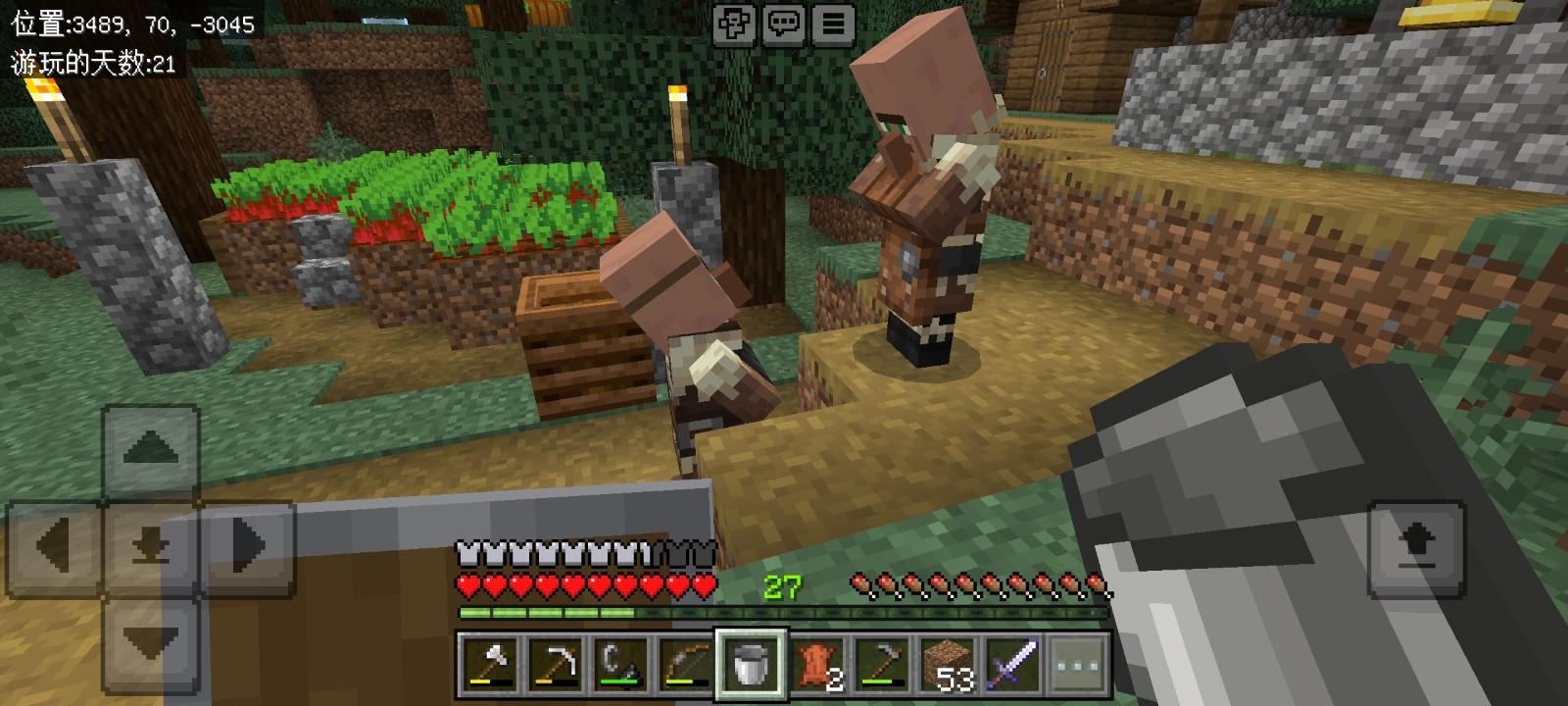This screenshot has height=706, width=1568.
Task: Open the chat window
Action: coord(783,24)
